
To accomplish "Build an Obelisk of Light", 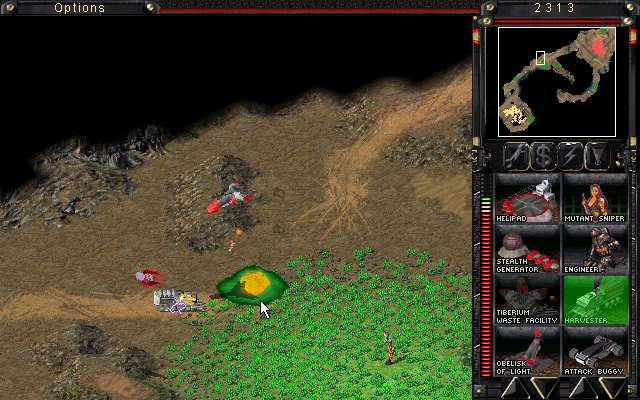I will point(527,351).
